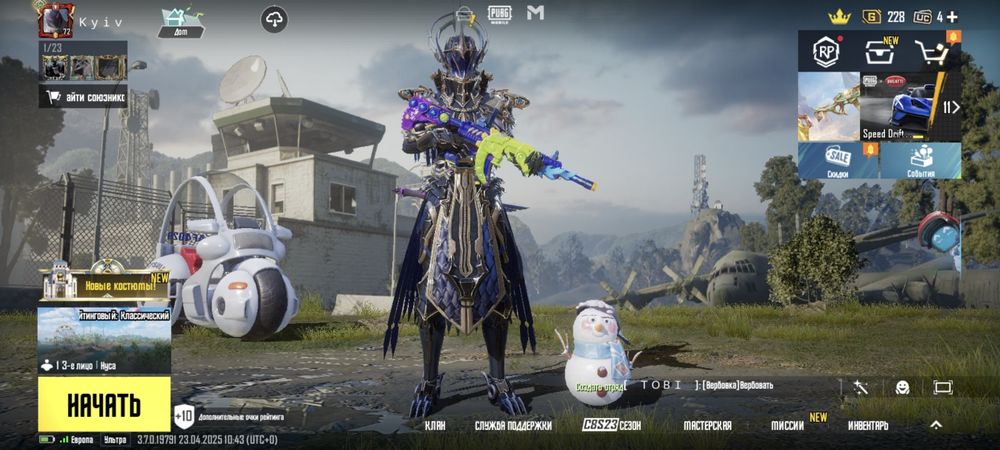The width and height of the screenshot is (1000, 450).
Task: Click the cloud download icon
Action: [x=274, y=18]
